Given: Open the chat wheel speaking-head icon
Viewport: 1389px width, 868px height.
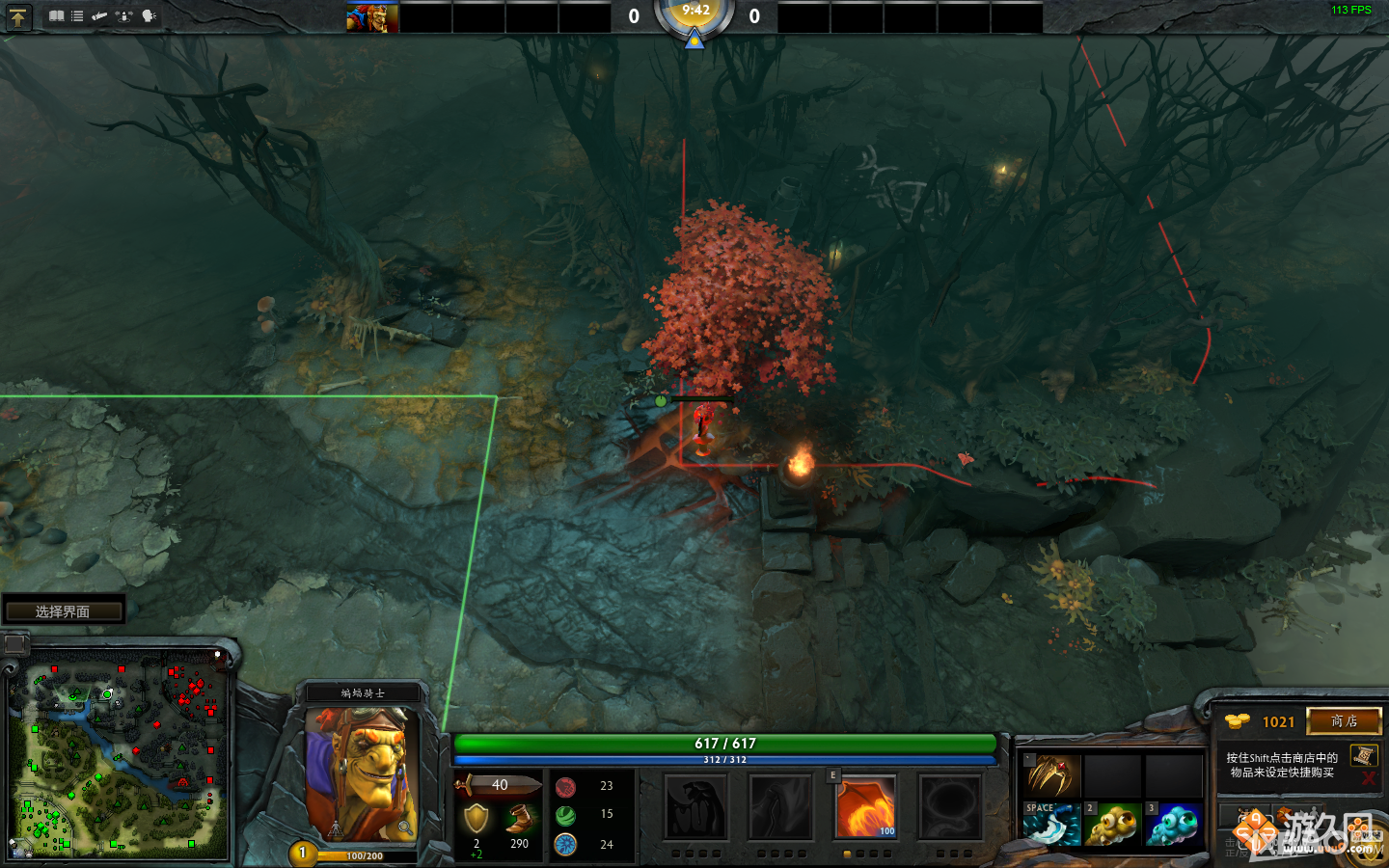Looking at the screenshot, I should tap(147, 16).
